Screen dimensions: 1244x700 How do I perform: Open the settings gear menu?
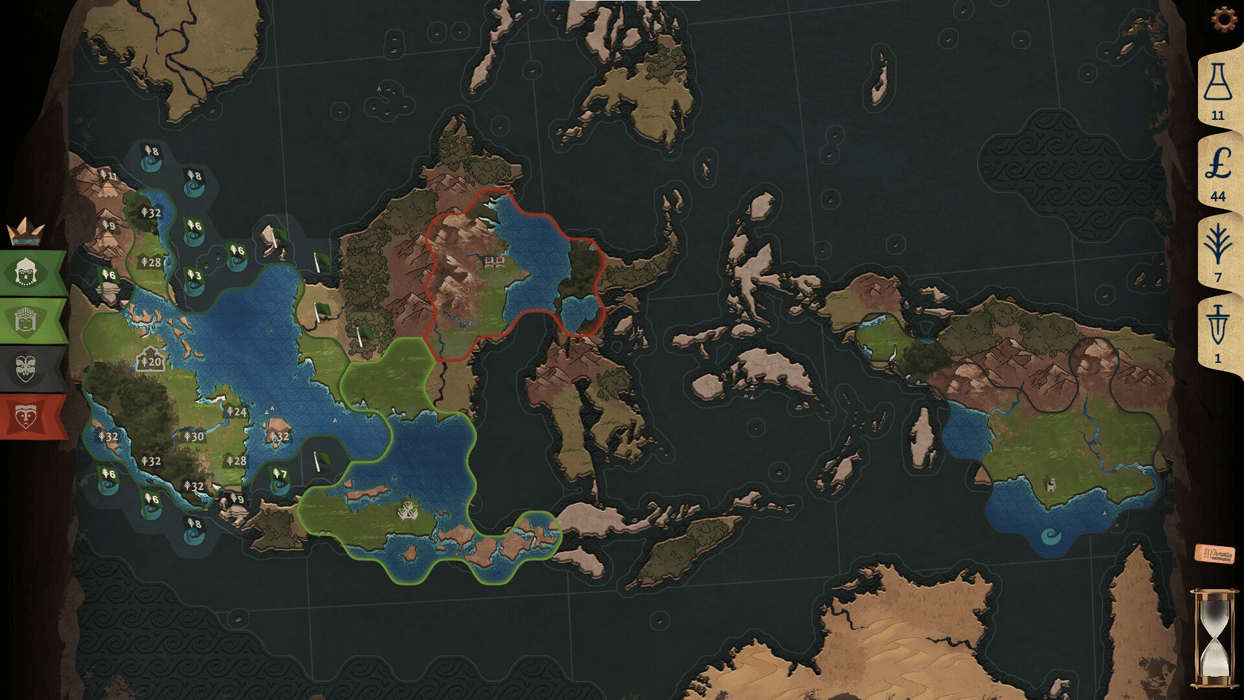click(1223, 19)
